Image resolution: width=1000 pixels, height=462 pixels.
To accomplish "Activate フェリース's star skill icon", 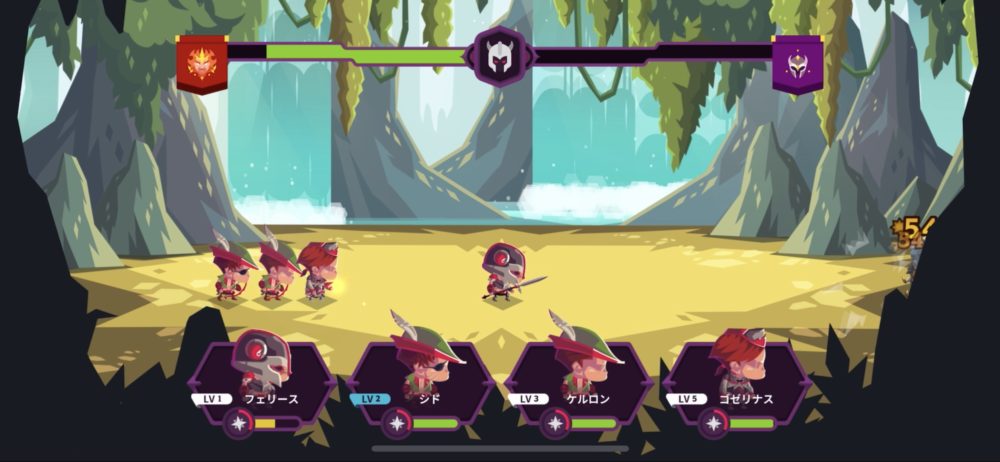I will (x=240, y=424).
